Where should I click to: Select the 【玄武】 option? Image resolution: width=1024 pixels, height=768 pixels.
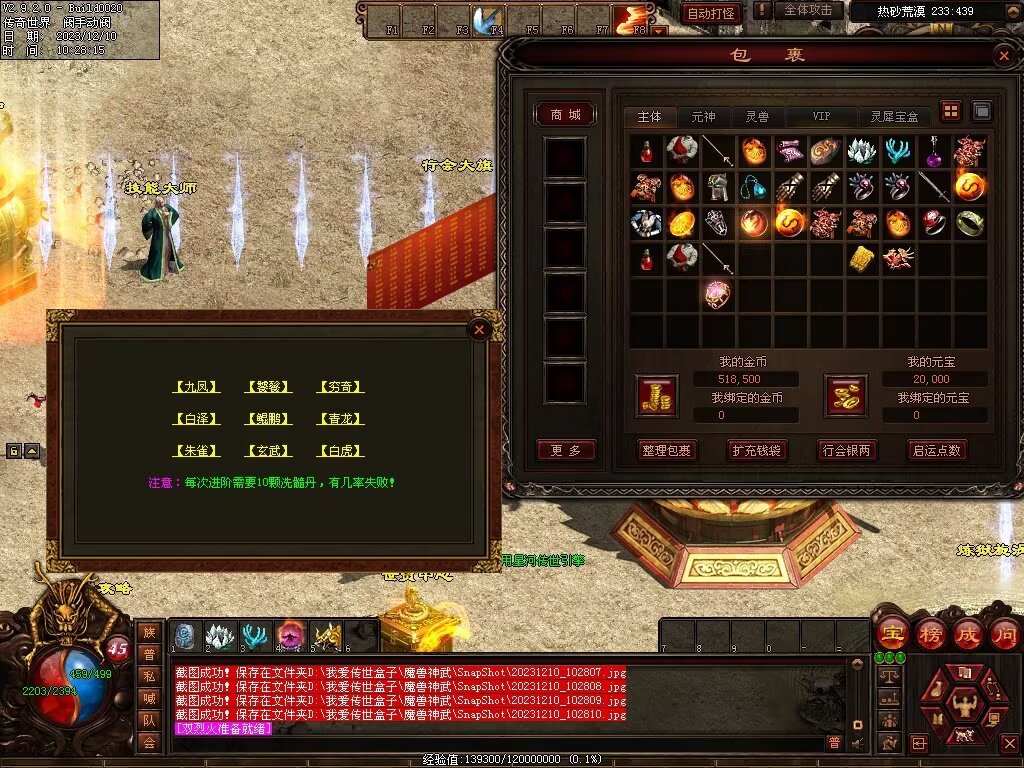[x=267, y=451]
